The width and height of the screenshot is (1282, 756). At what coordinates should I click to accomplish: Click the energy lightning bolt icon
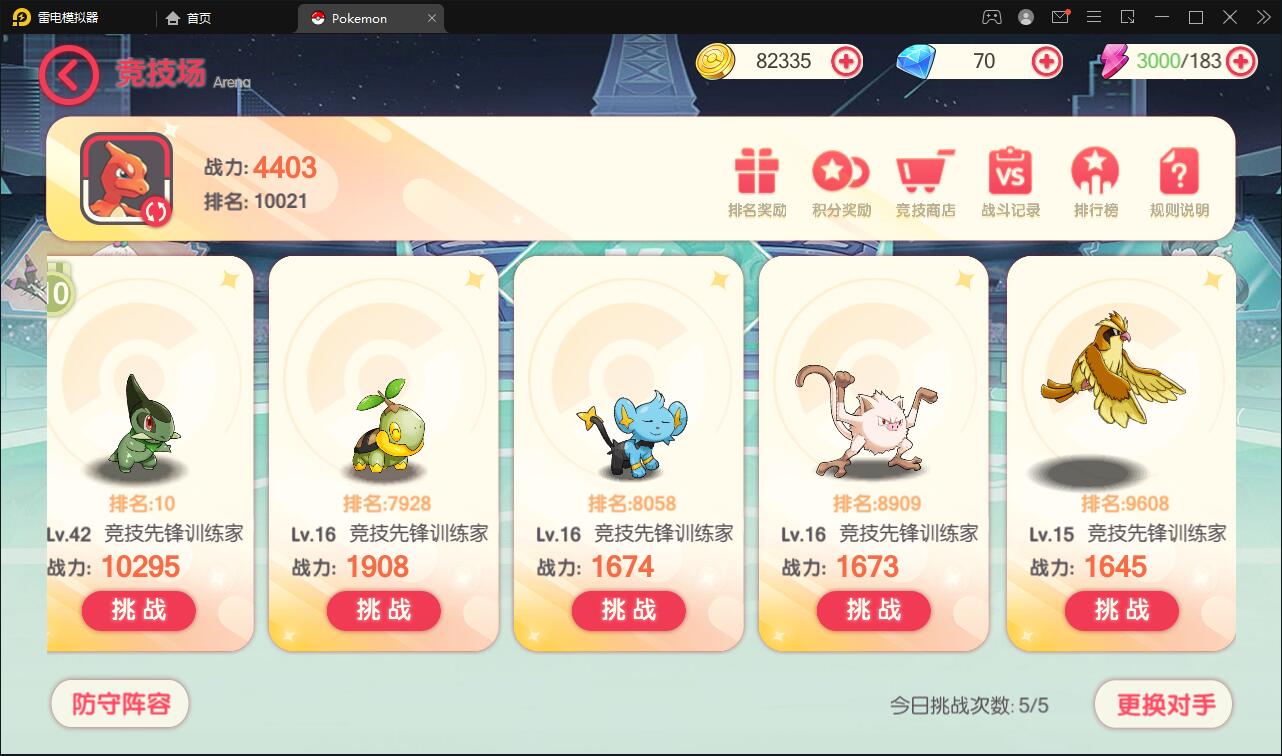click(1114, 61)
